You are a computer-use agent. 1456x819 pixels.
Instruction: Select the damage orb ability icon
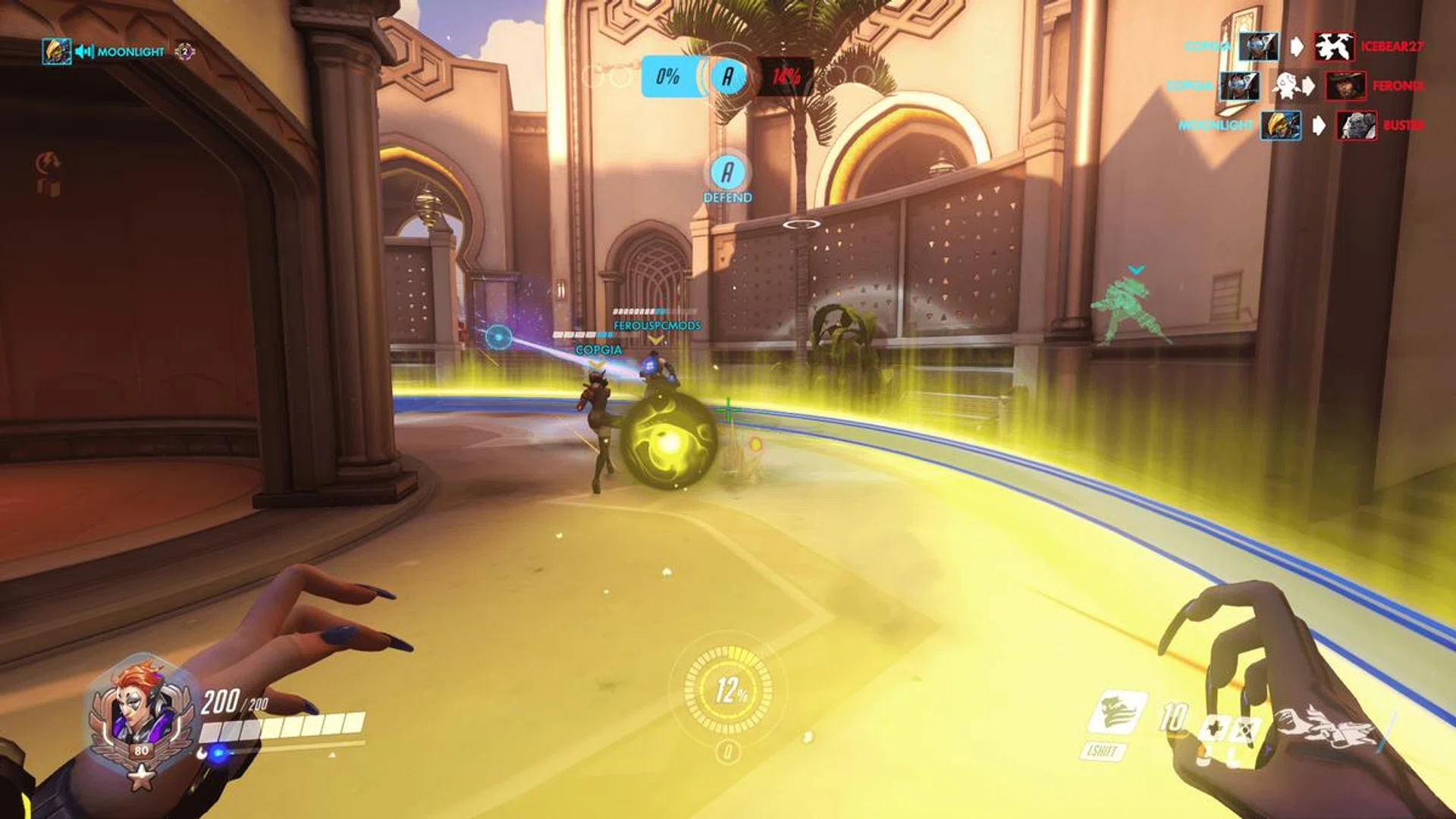pyautogui.click(x=1245, y=728)
